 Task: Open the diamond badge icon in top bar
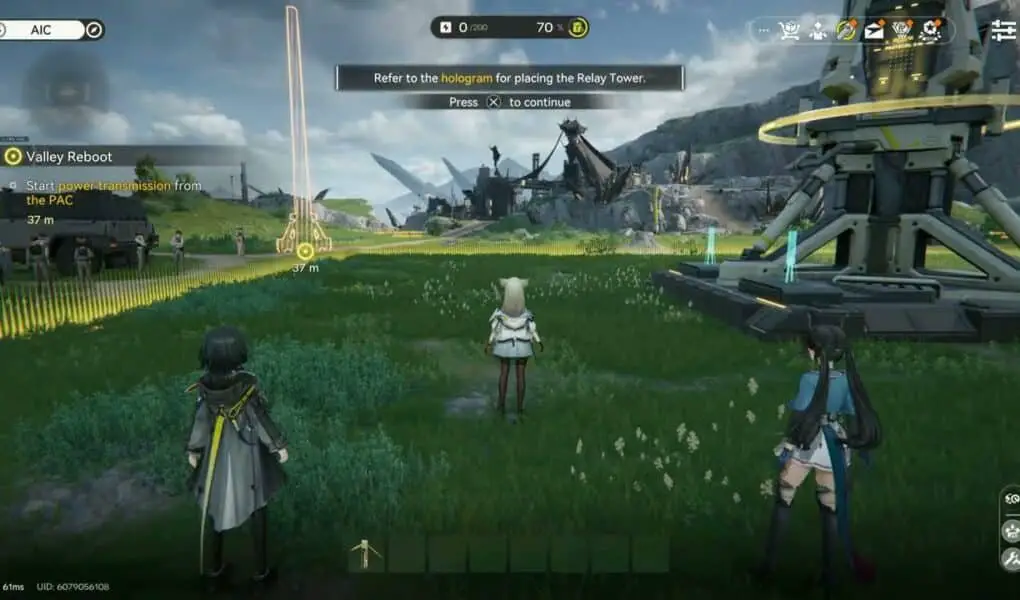click(x=902, y=31)
